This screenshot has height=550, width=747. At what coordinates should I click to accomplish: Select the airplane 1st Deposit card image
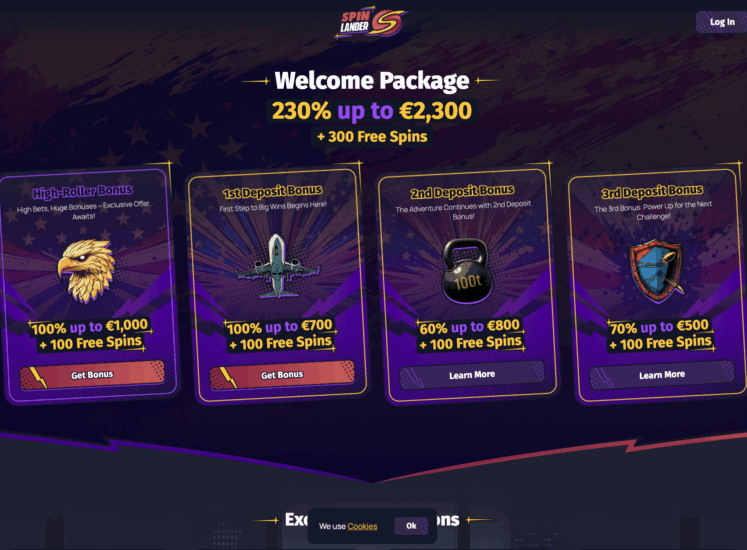tap(279, 265)
